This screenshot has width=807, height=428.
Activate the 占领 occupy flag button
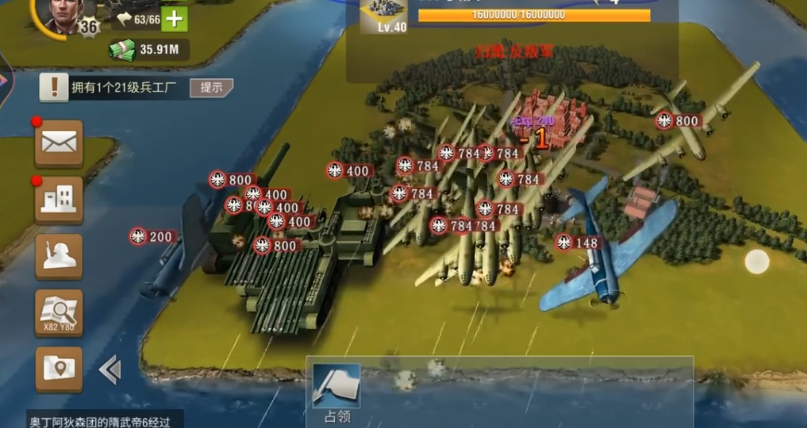pos(336,392)
